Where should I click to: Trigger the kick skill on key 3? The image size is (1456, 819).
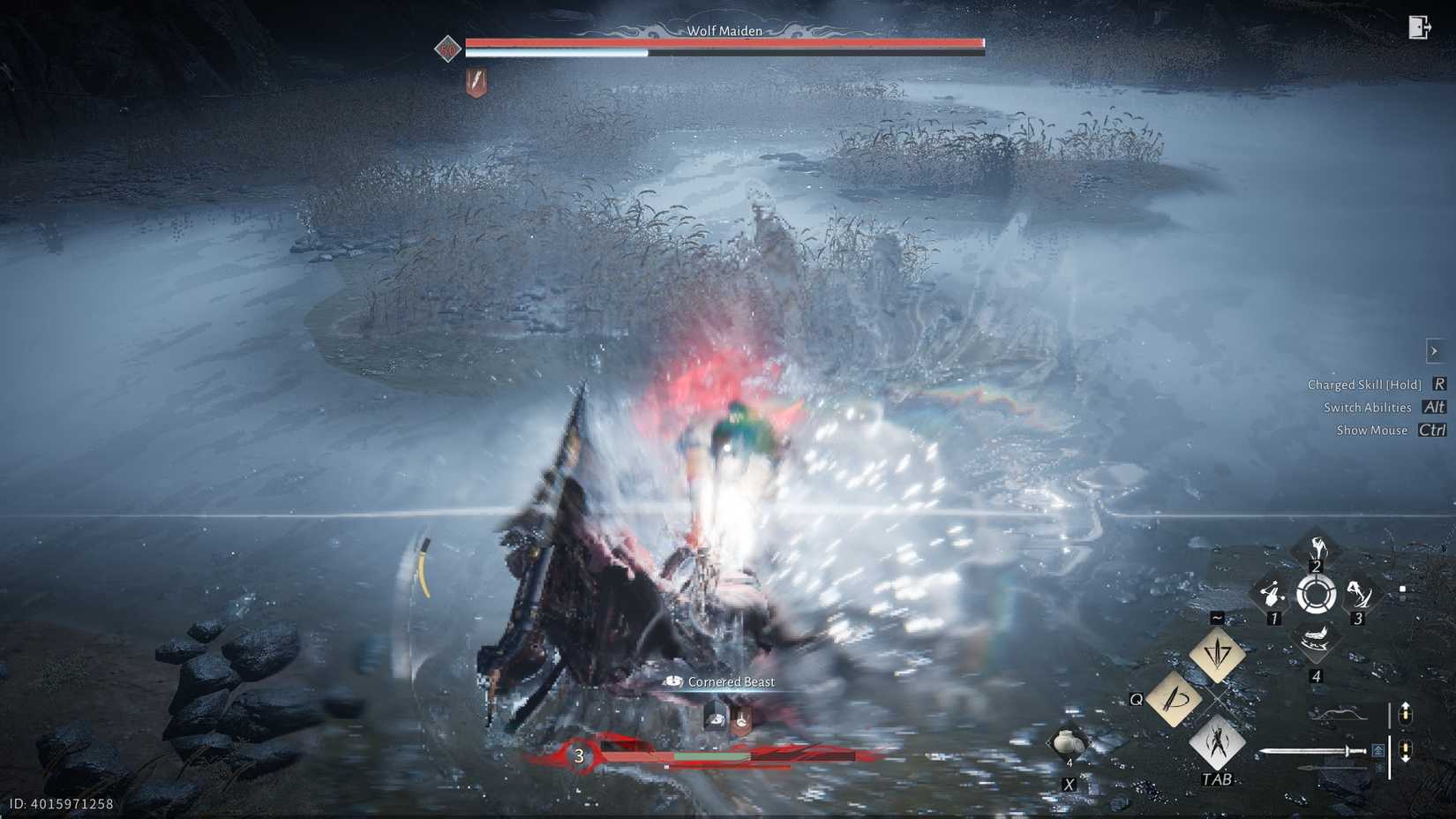1359,596
